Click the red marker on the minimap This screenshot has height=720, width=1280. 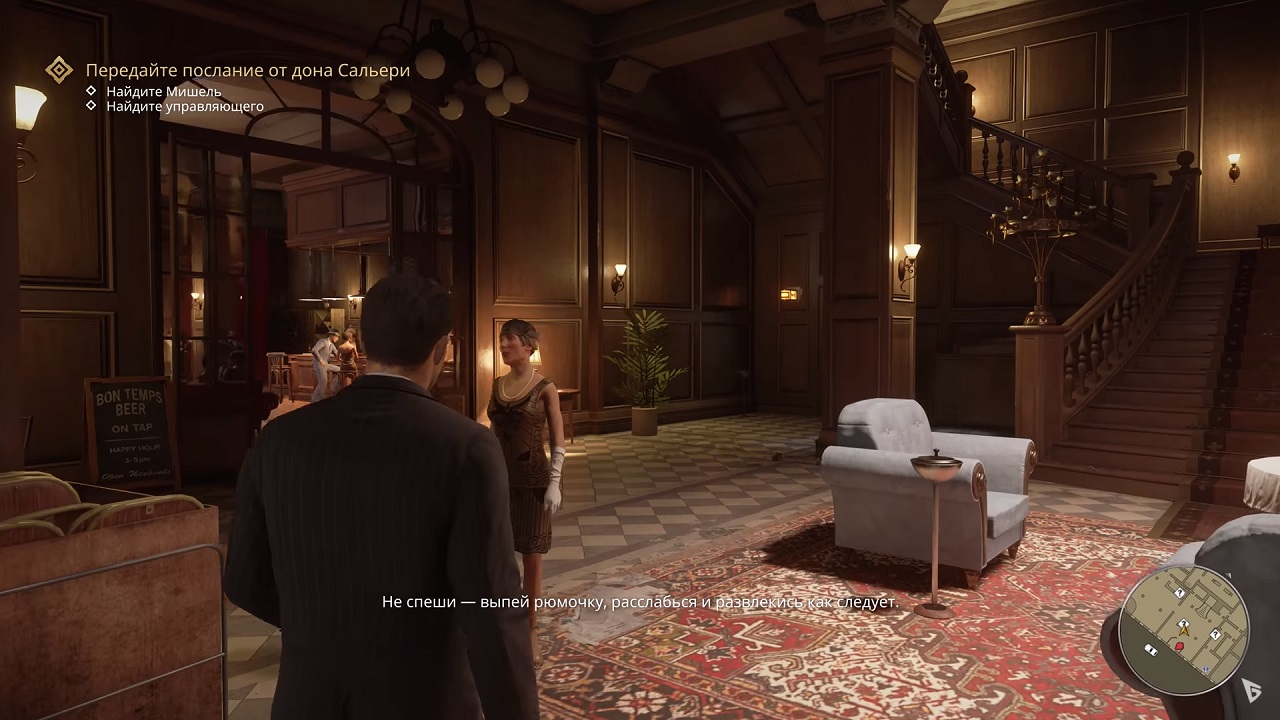pos(1179,647)
